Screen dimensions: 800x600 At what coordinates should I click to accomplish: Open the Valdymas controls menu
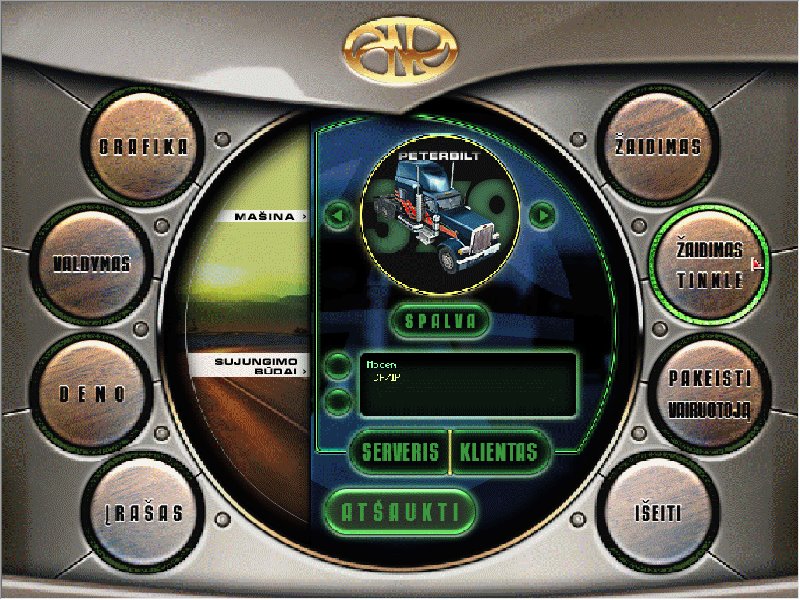92,265
